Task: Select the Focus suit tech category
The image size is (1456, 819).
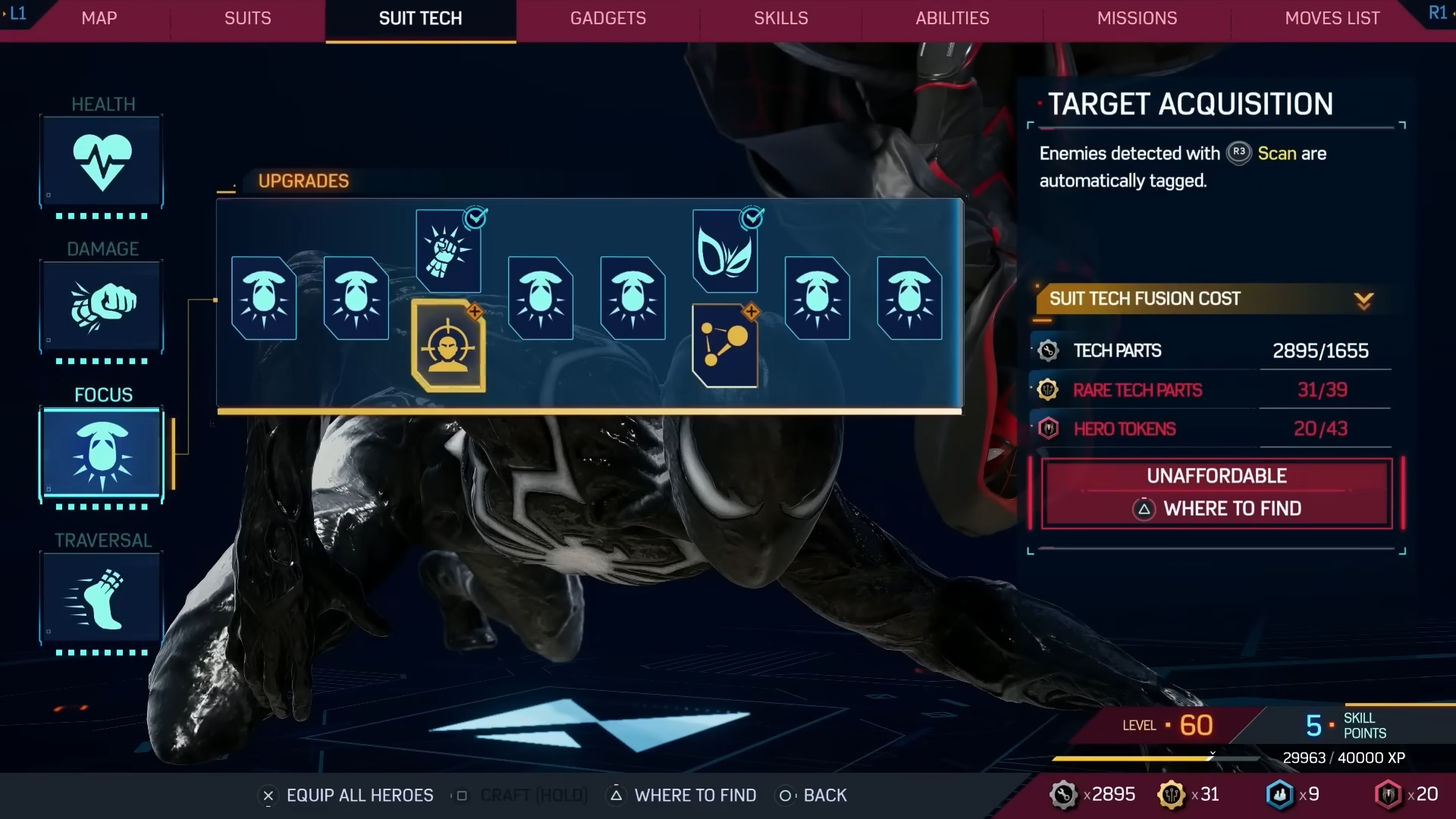Action: (102, 453)
